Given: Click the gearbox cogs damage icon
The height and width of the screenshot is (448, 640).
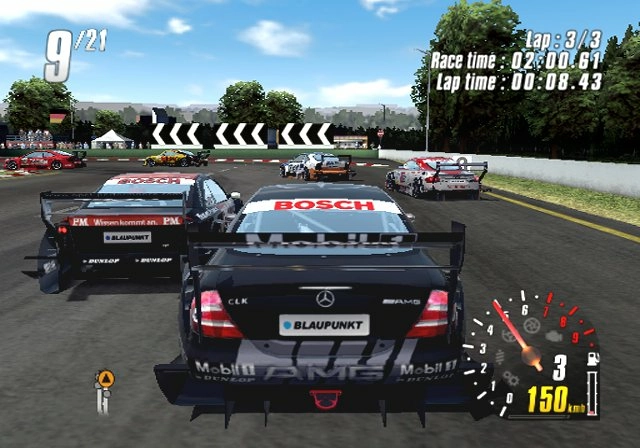Looking at the screenshot, I should pos(511,379).
